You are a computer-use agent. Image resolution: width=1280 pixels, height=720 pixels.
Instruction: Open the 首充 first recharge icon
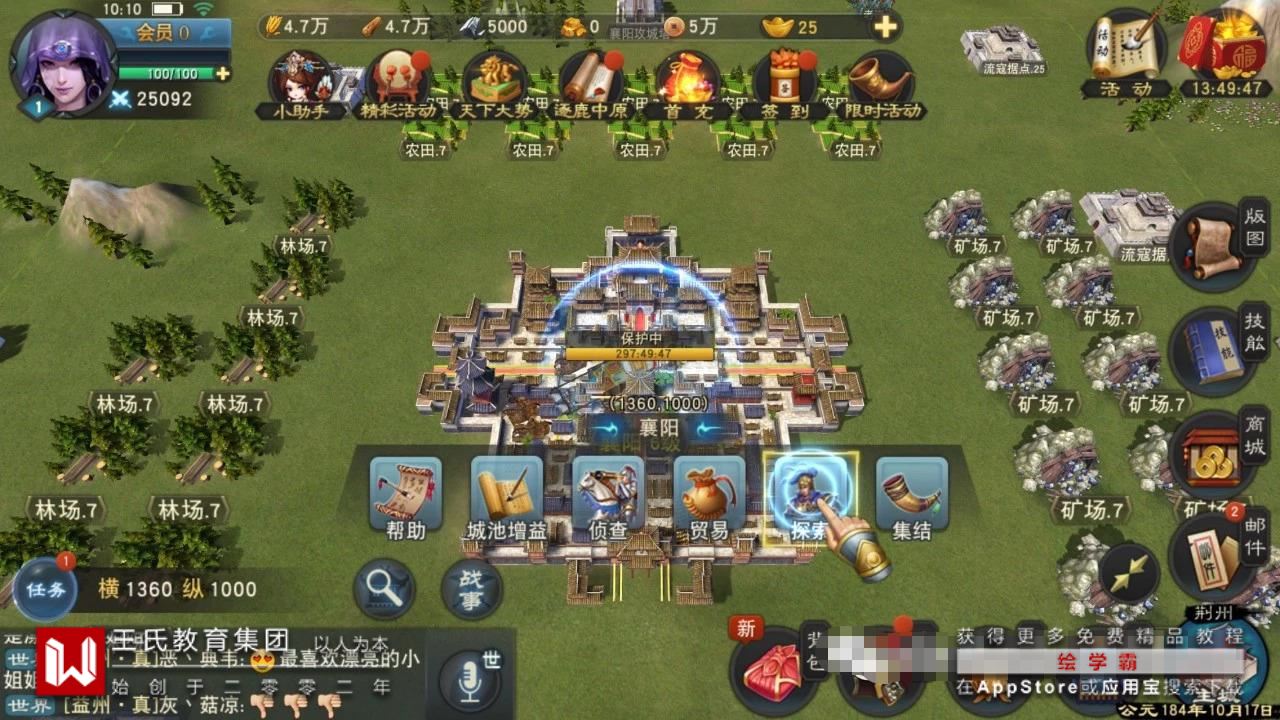click(x=688, y=83)
